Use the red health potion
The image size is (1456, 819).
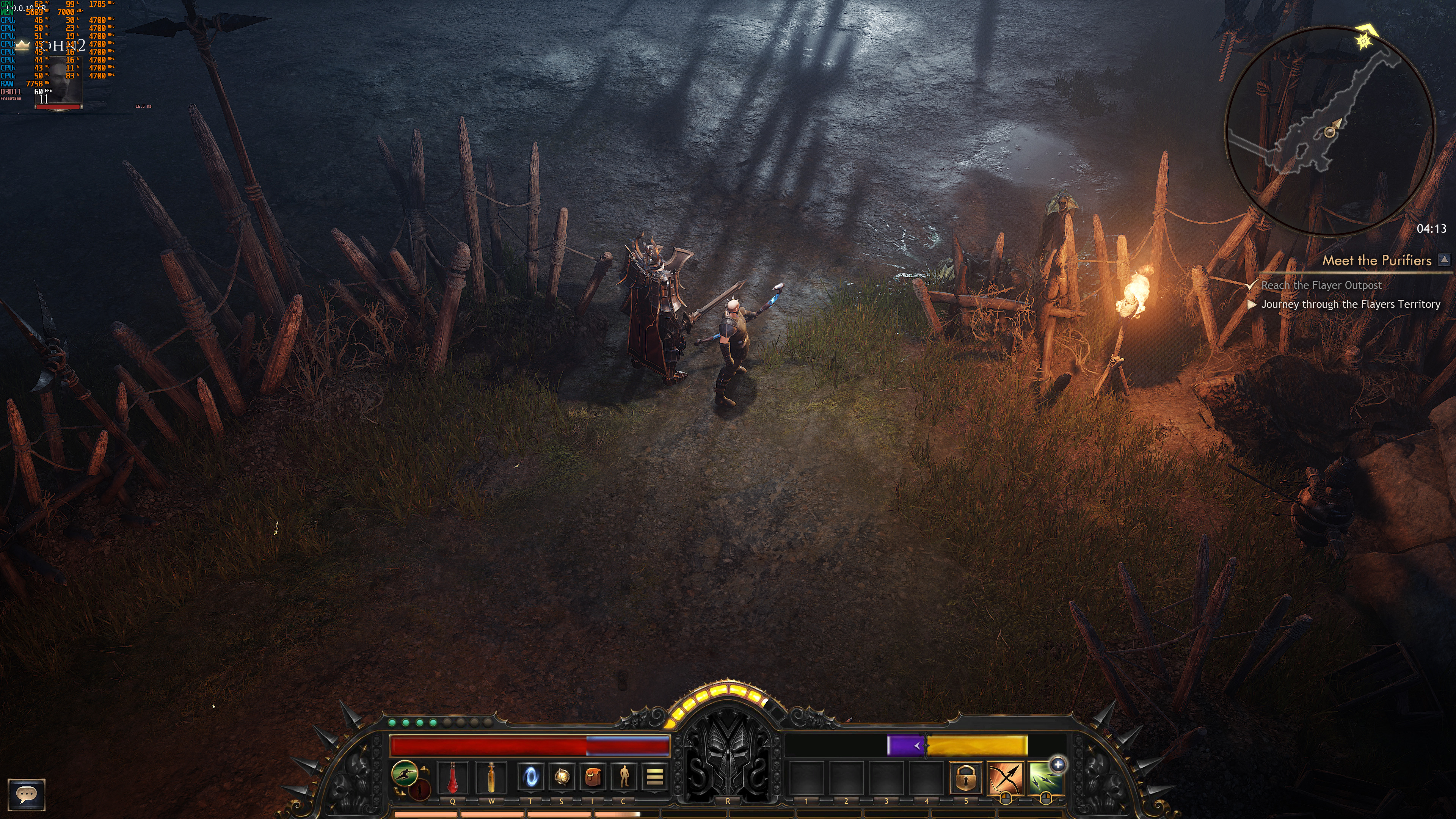pyautogui.click(x=452, y=777)
